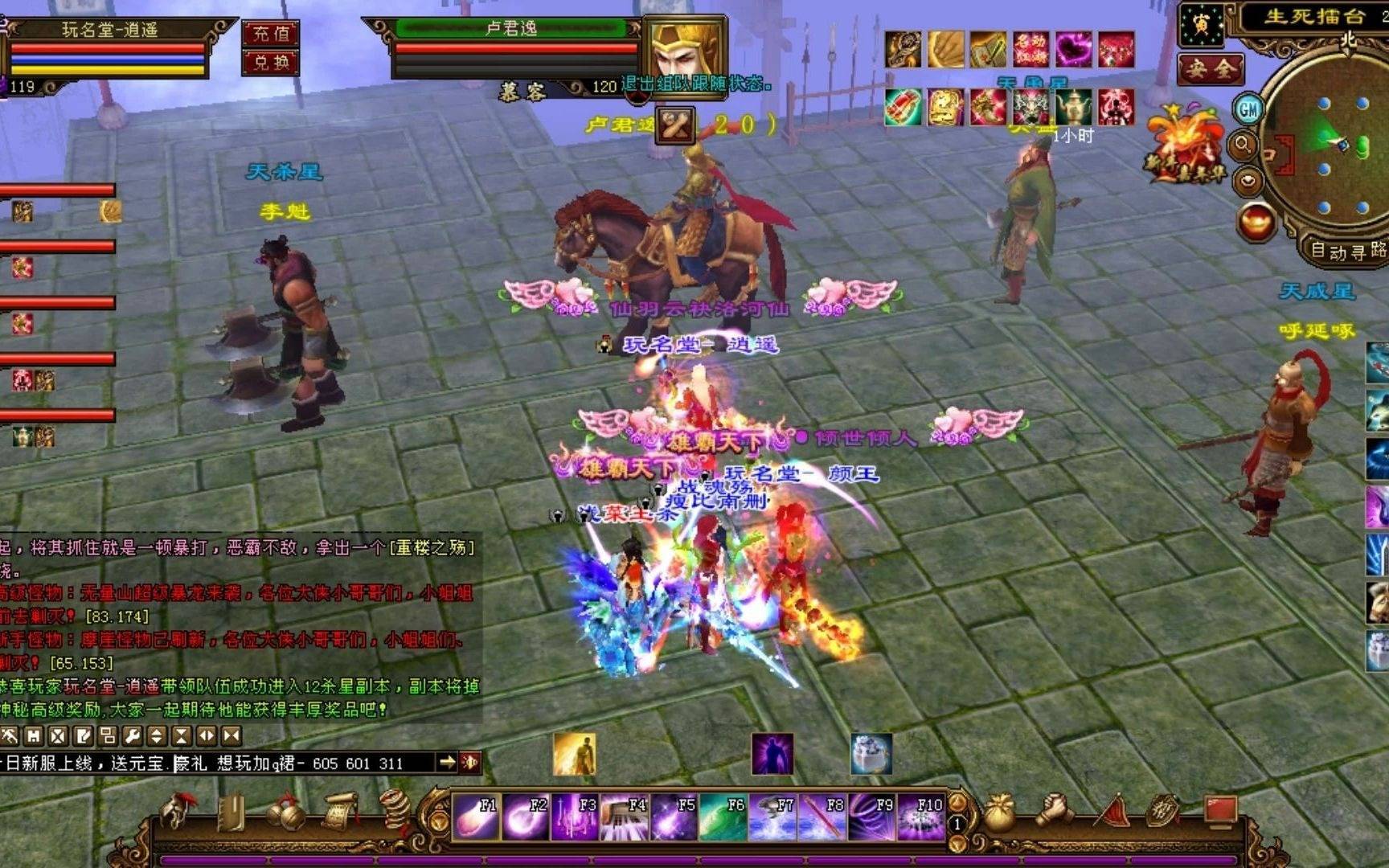
Task: Open the GM help button
Action: click(1248, 108)
